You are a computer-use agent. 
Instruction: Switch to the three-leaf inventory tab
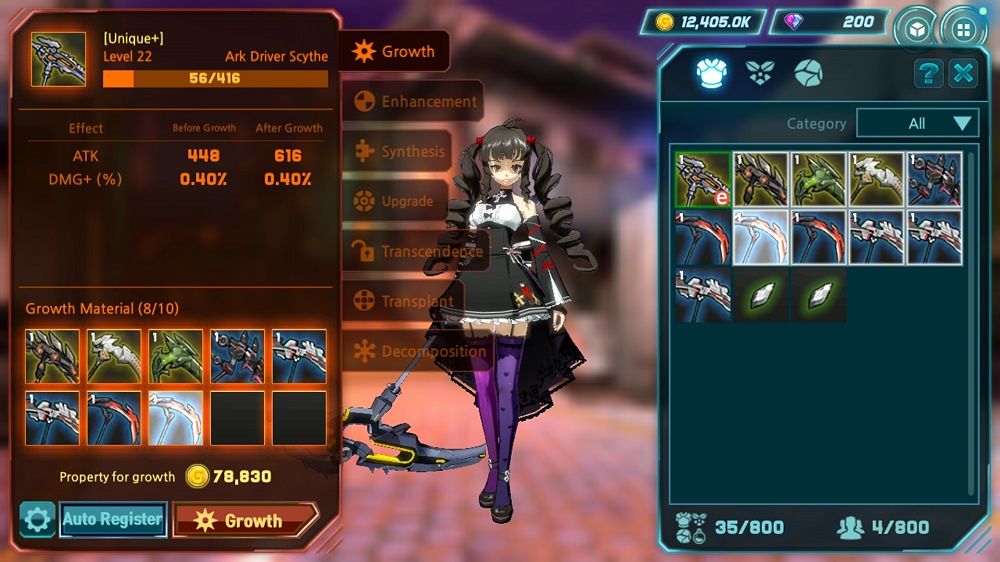[x=760, y=73]
